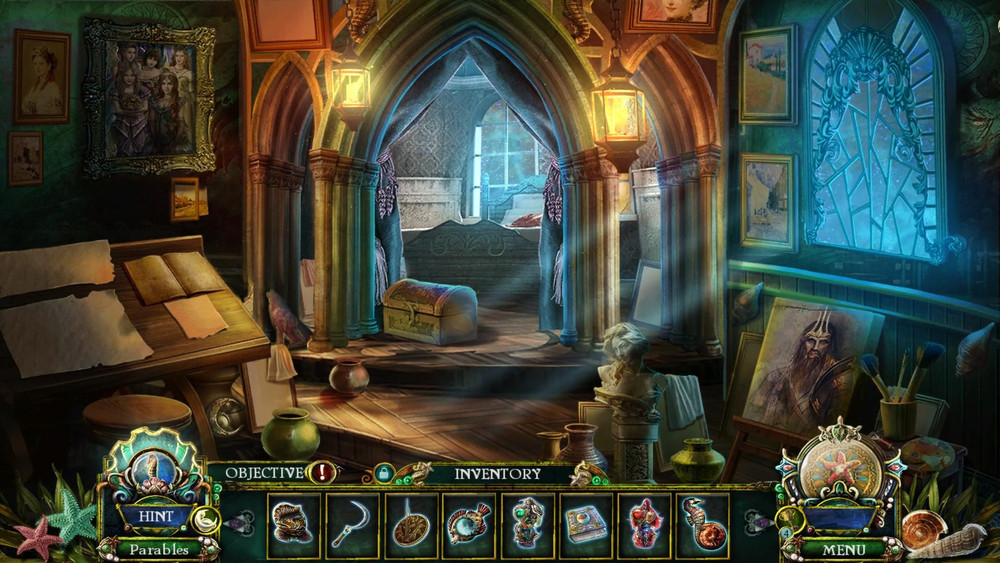Toggle the inventory padlock
Viewport: 1000px width, 563px height.
(x=381, y=473)
